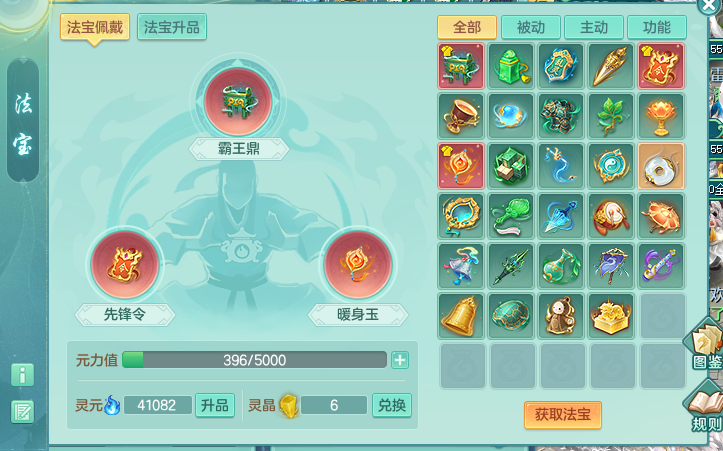Screen dimensions: 723x451
Task: Pick the yin-yang taiji treasure
Action: pos(611,165)
